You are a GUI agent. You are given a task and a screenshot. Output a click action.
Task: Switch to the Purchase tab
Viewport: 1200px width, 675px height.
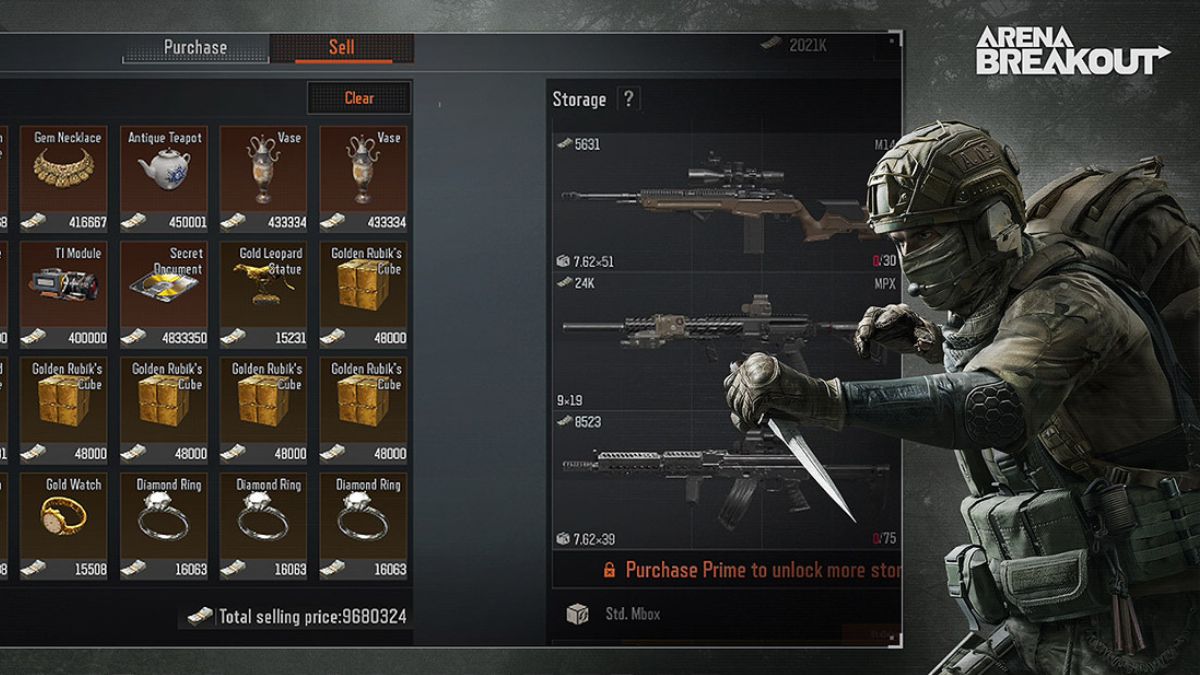click(x=196, y=48)
